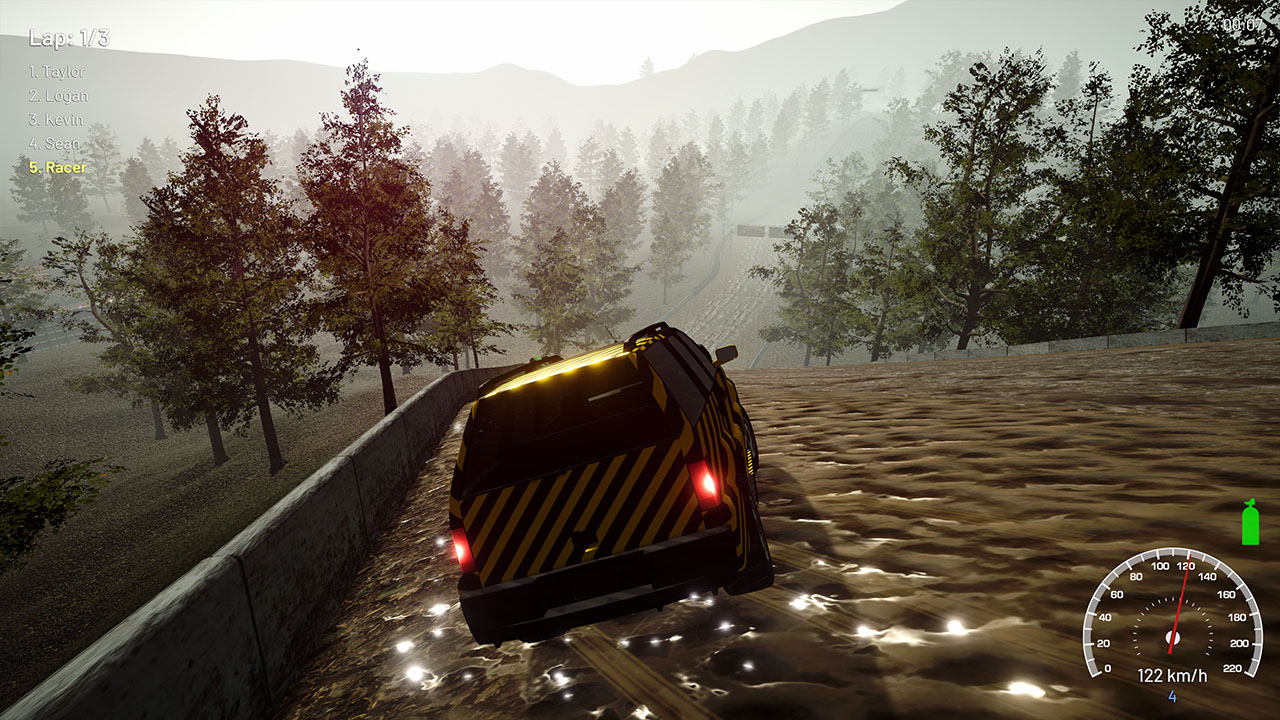The image size is (1280, 720).
Task: Click the speedometer center hub
Action: tap(1173, 637)
